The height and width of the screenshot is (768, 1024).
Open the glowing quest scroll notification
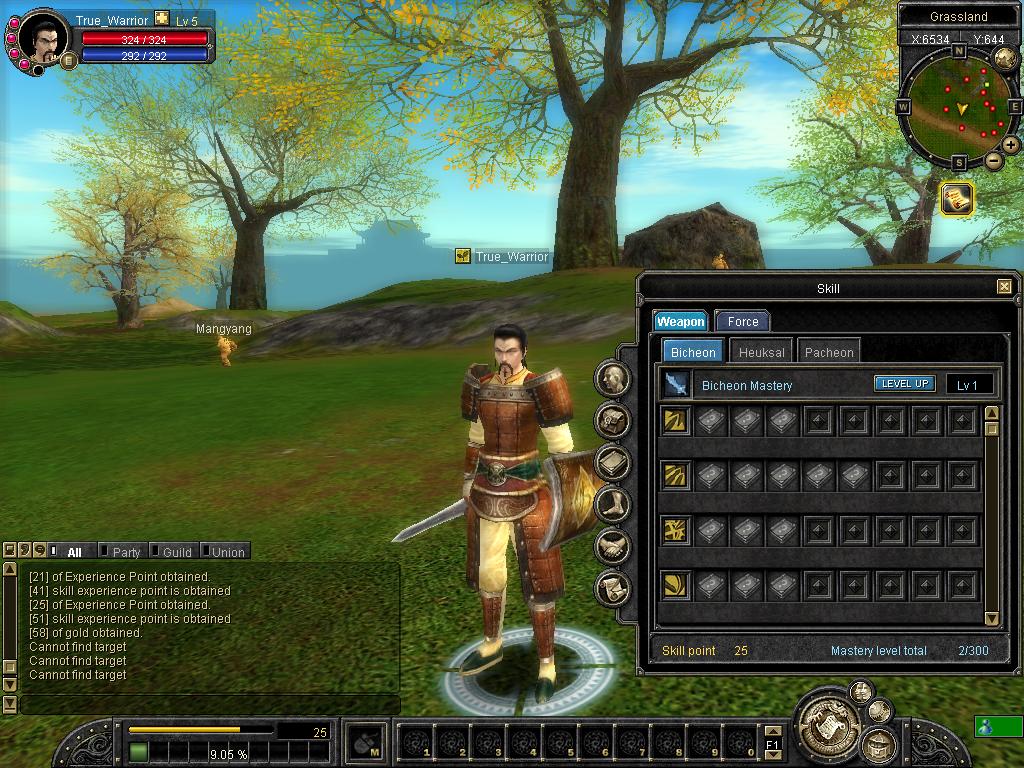957,199
